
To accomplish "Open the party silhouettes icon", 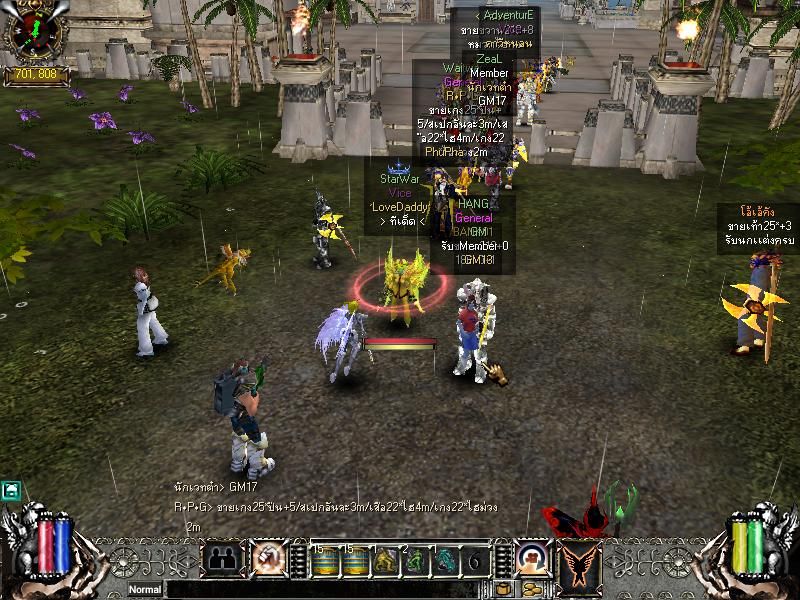I will 223,559.
